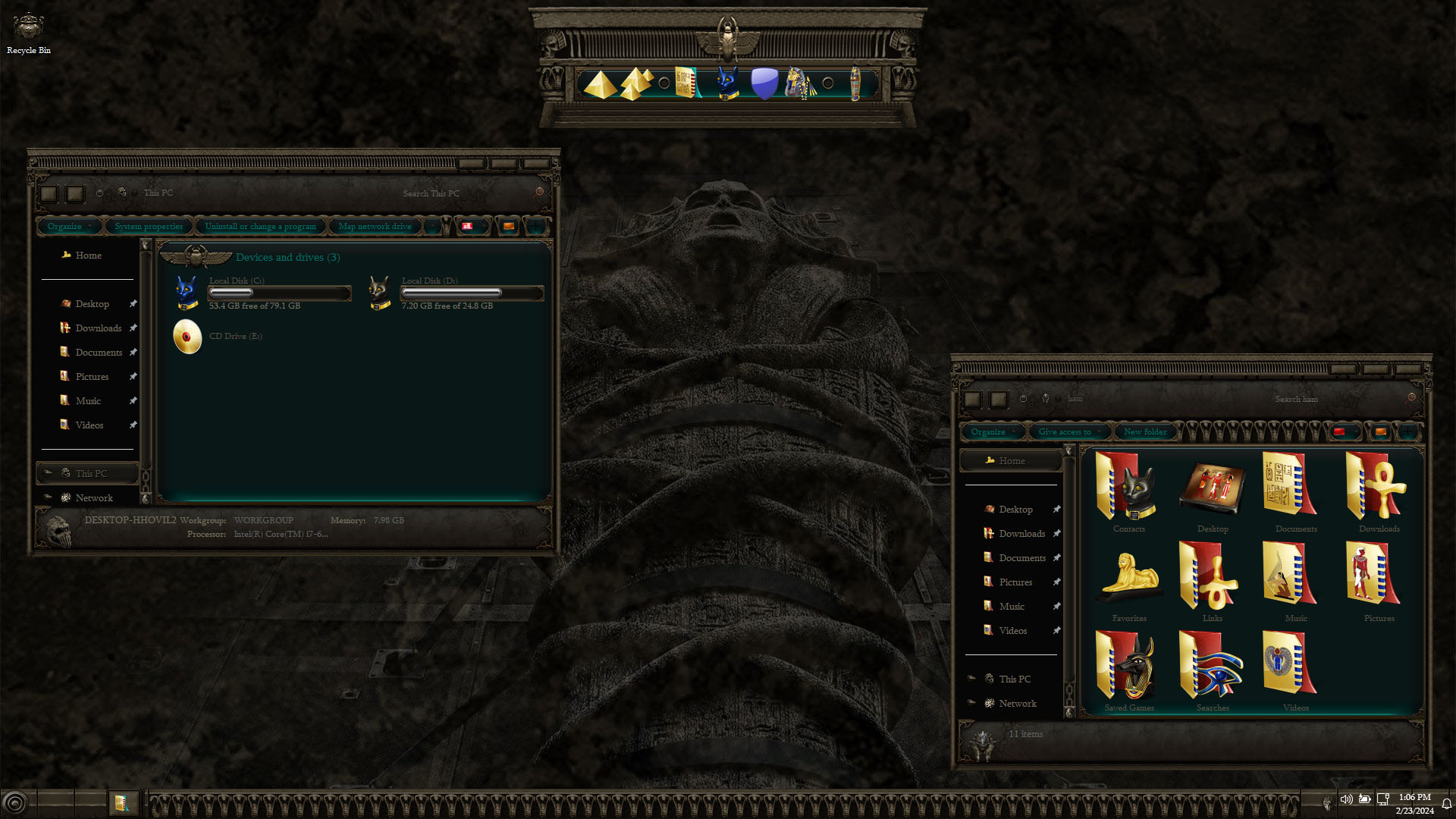
Task: Open the Links folder
Action: [1212, 581]
